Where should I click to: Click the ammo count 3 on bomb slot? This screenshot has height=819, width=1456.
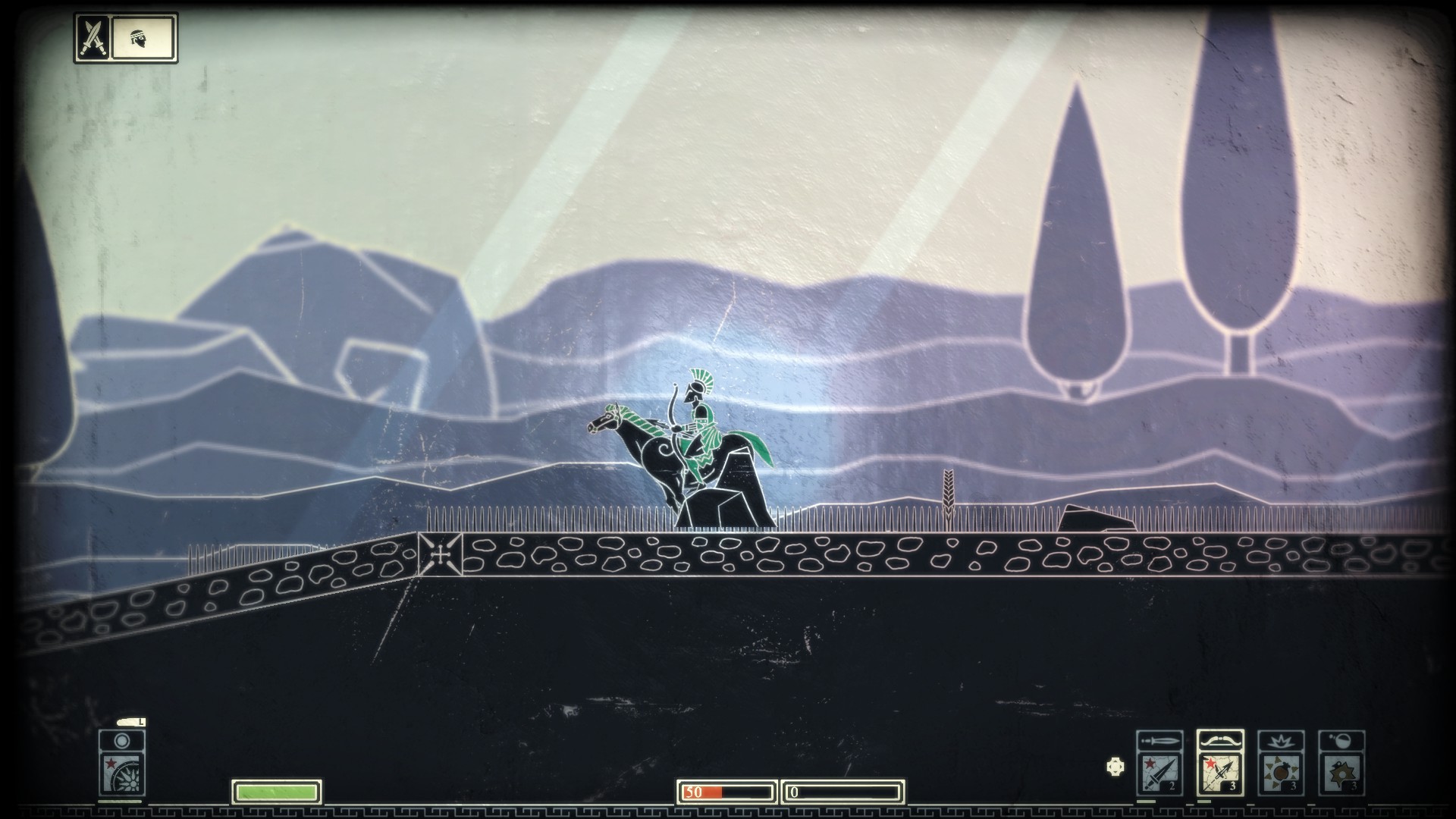pyautogui.click(x=1293, y=786)
